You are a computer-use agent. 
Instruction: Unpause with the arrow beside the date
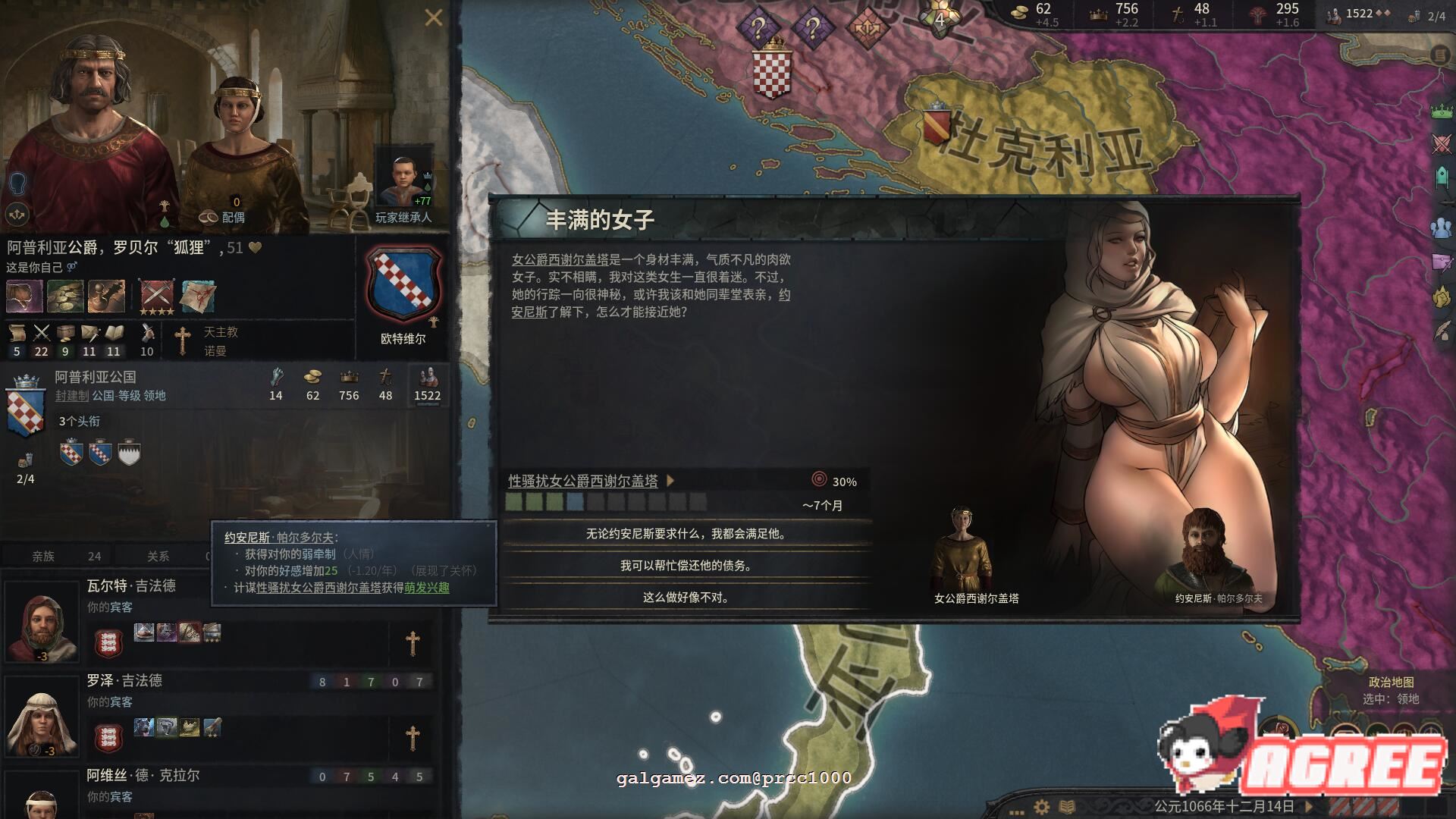1308,805
